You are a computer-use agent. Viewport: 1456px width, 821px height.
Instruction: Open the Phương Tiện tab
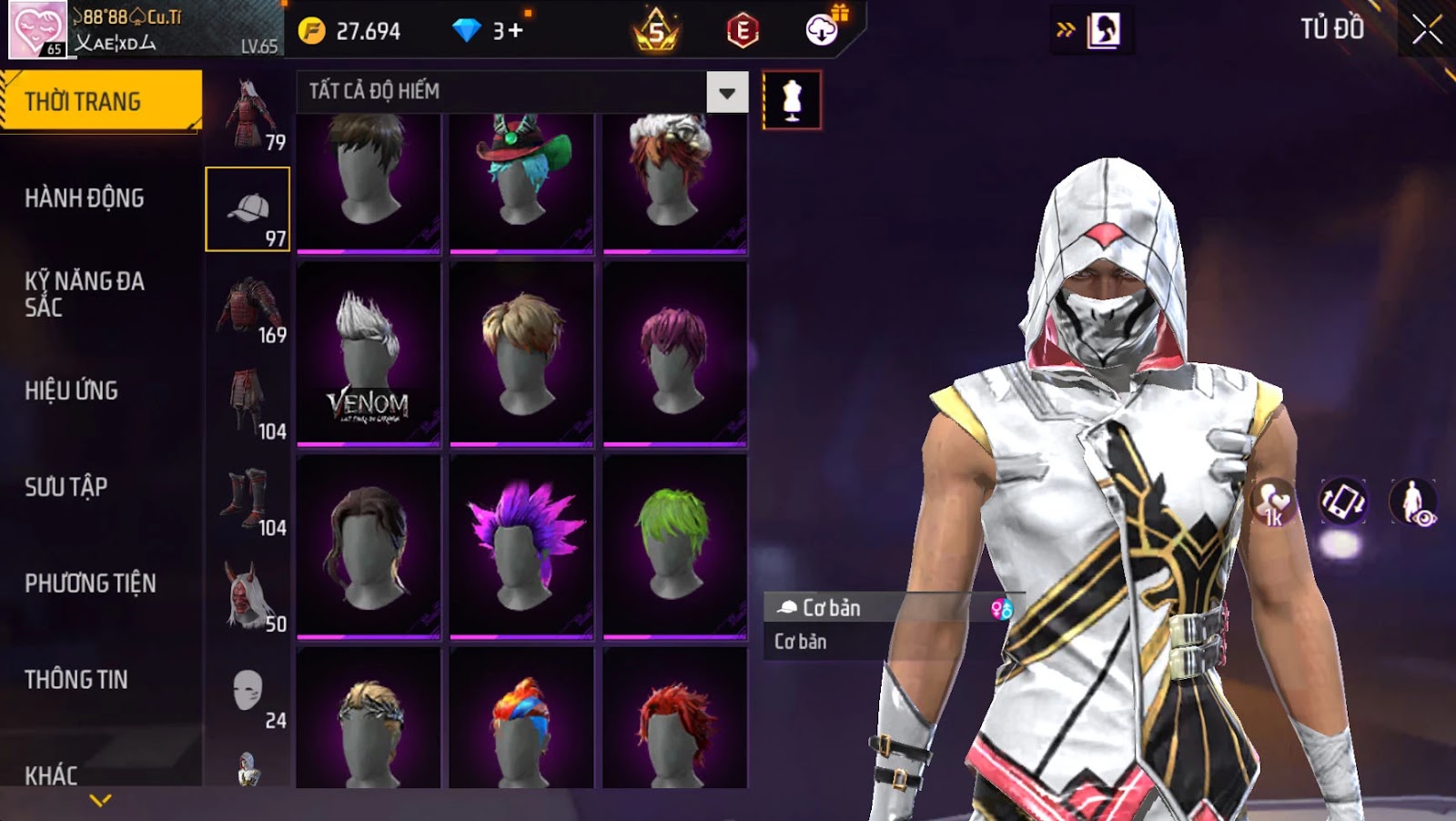point(90,583)
